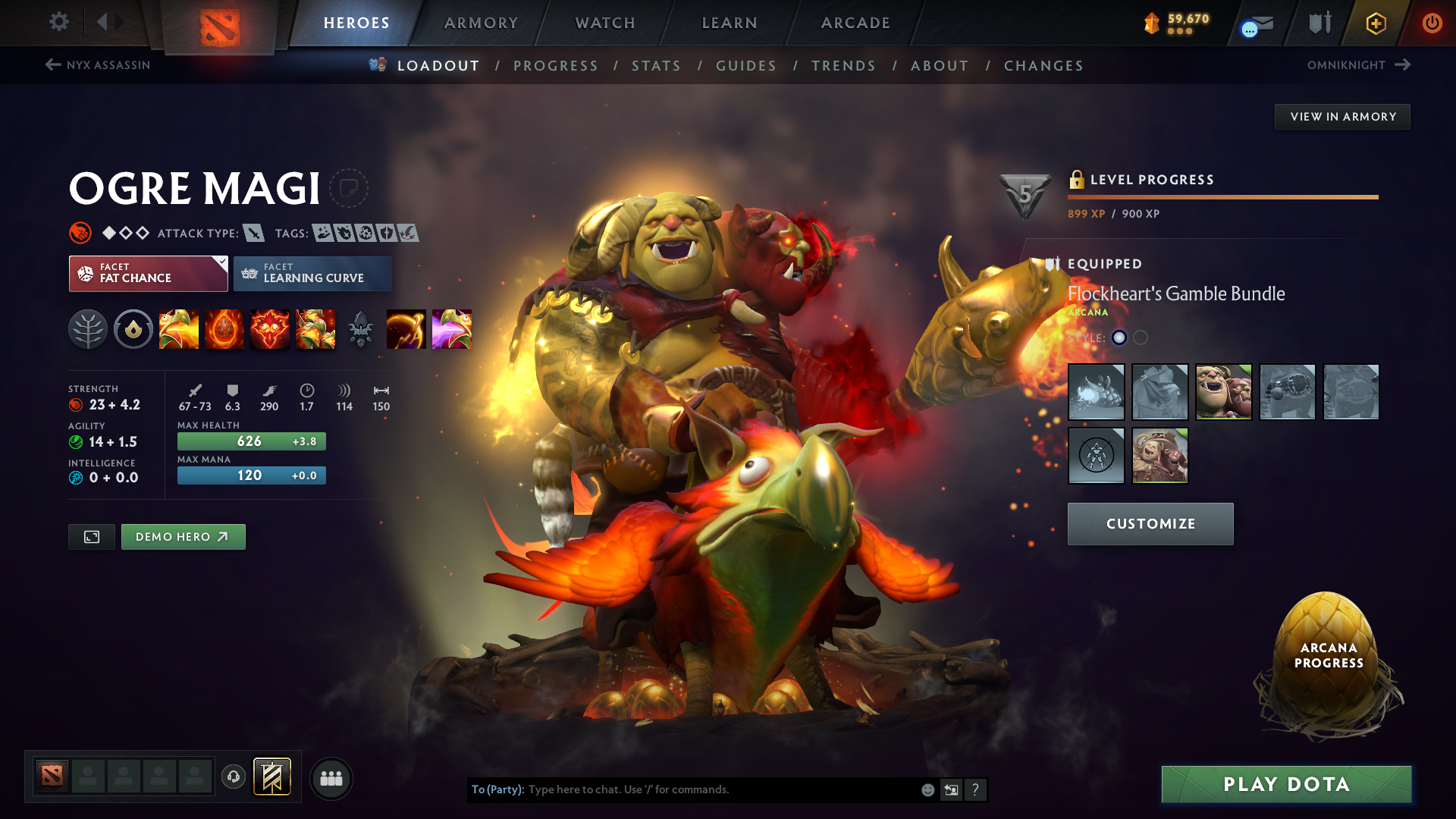1456x819 pixels.
Task: Select the second Style radio button
Action: (1139, 339)
